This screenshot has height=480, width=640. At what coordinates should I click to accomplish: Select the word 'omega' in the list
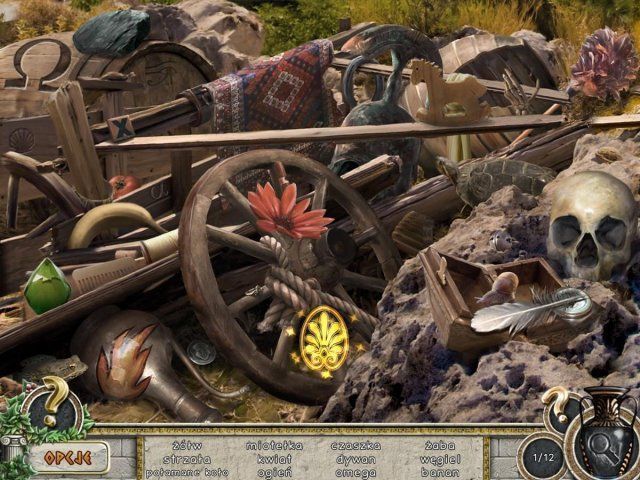tap(356, 472)
